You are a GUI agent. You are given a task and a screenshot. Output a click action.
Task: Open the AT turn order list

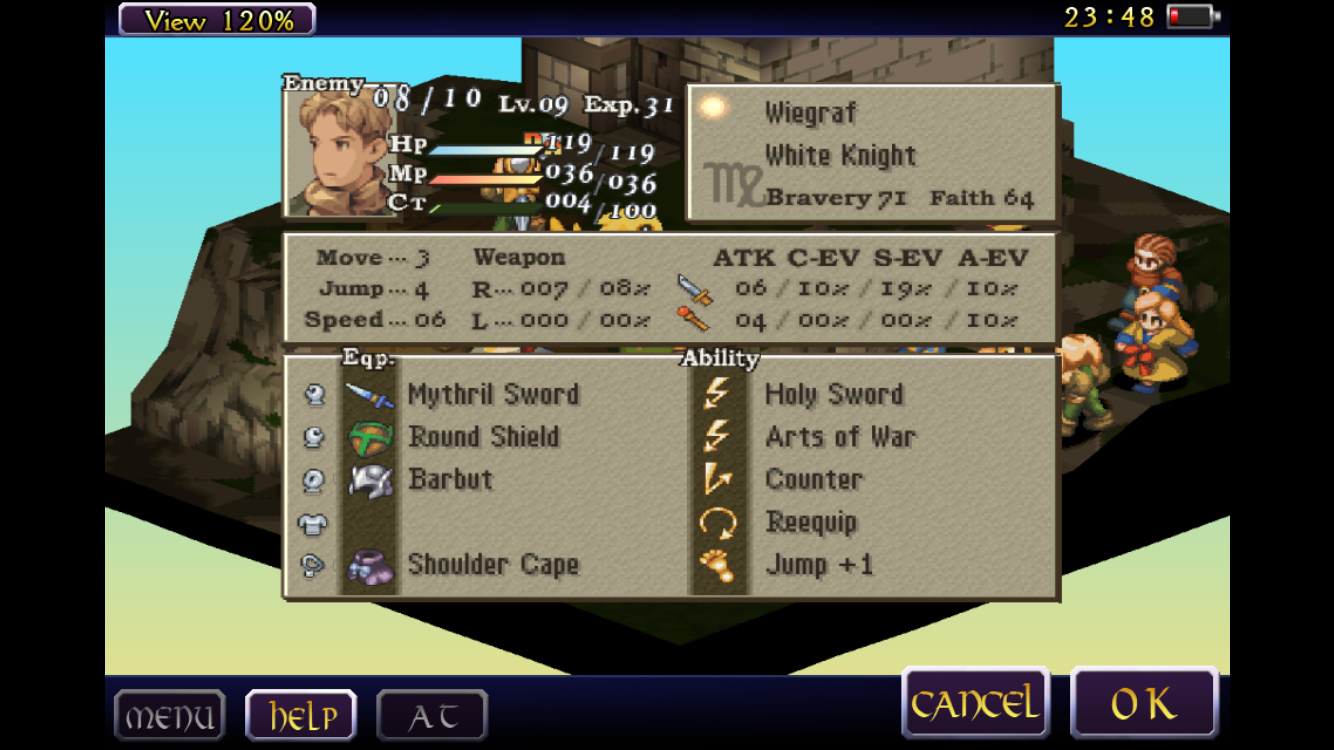pos(432,716)
